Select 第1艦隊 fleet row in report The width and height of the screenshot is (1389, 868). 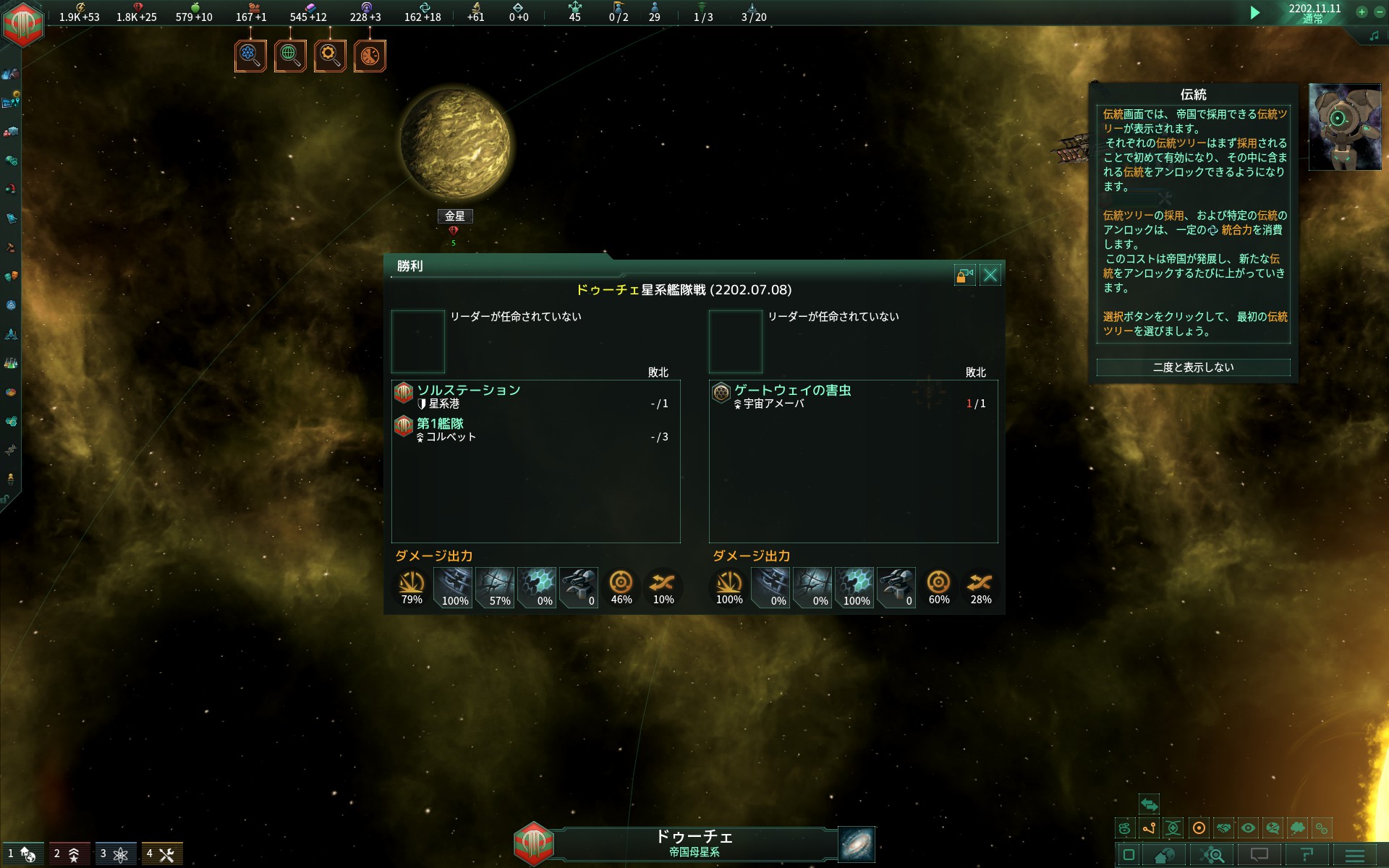(x=535, y=429)
